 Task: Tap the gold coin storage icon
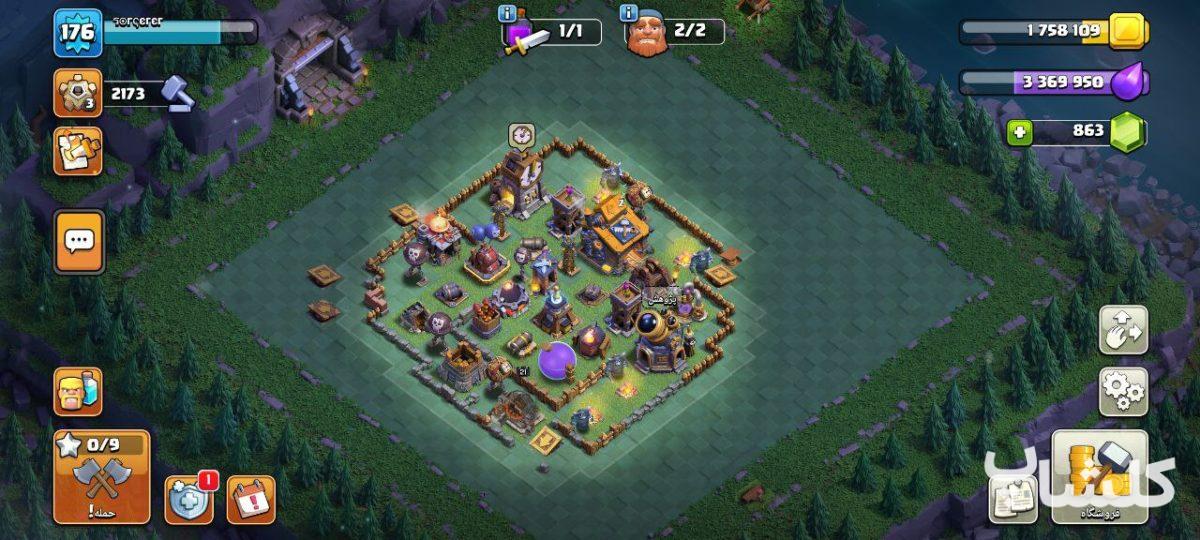point(1128,32)
